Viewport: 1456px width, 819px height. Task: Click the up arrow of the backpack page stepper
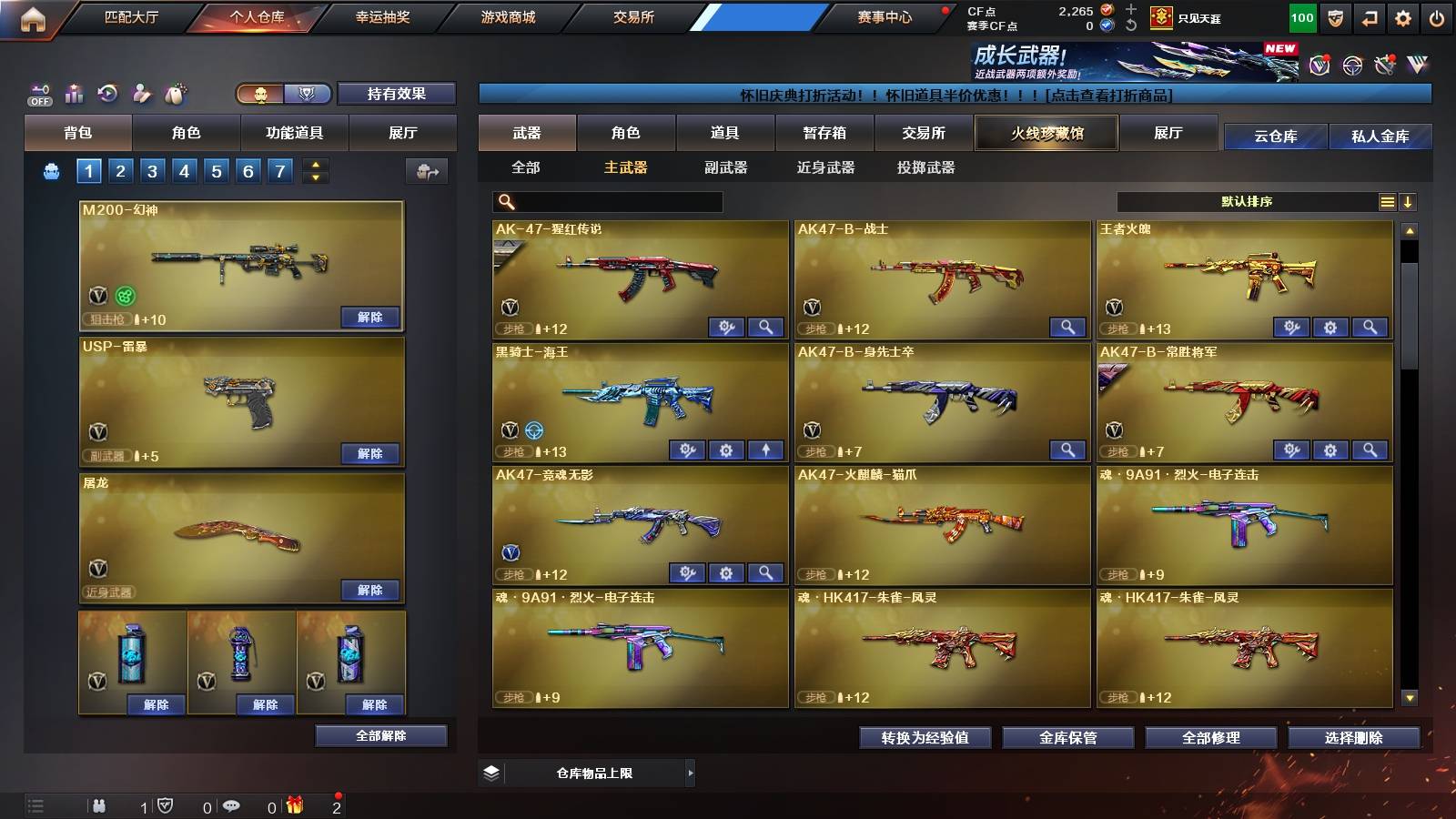[316, 165]
